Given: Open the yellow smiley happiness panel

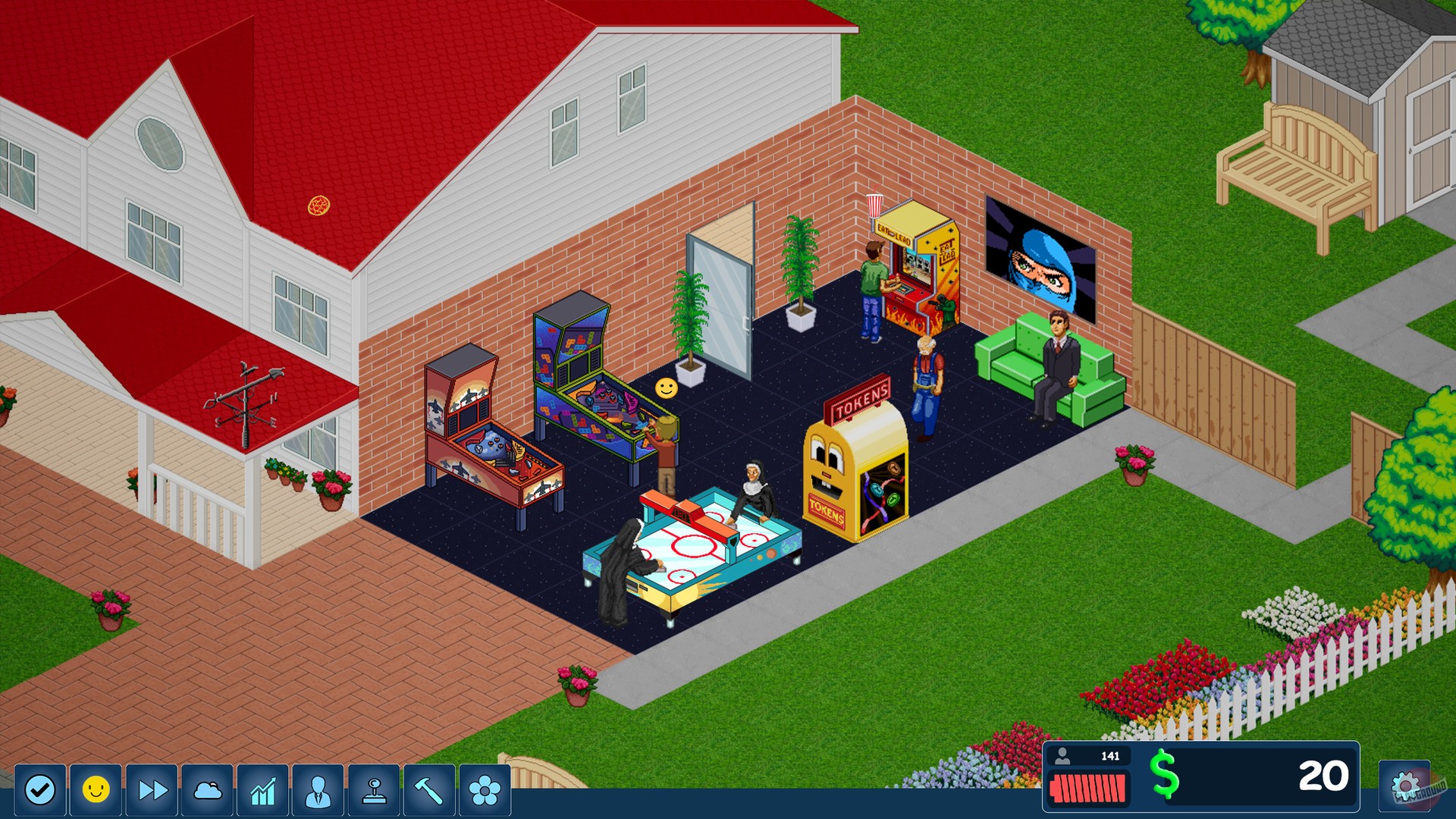Looking at the screenshot, I should (96, 789).
